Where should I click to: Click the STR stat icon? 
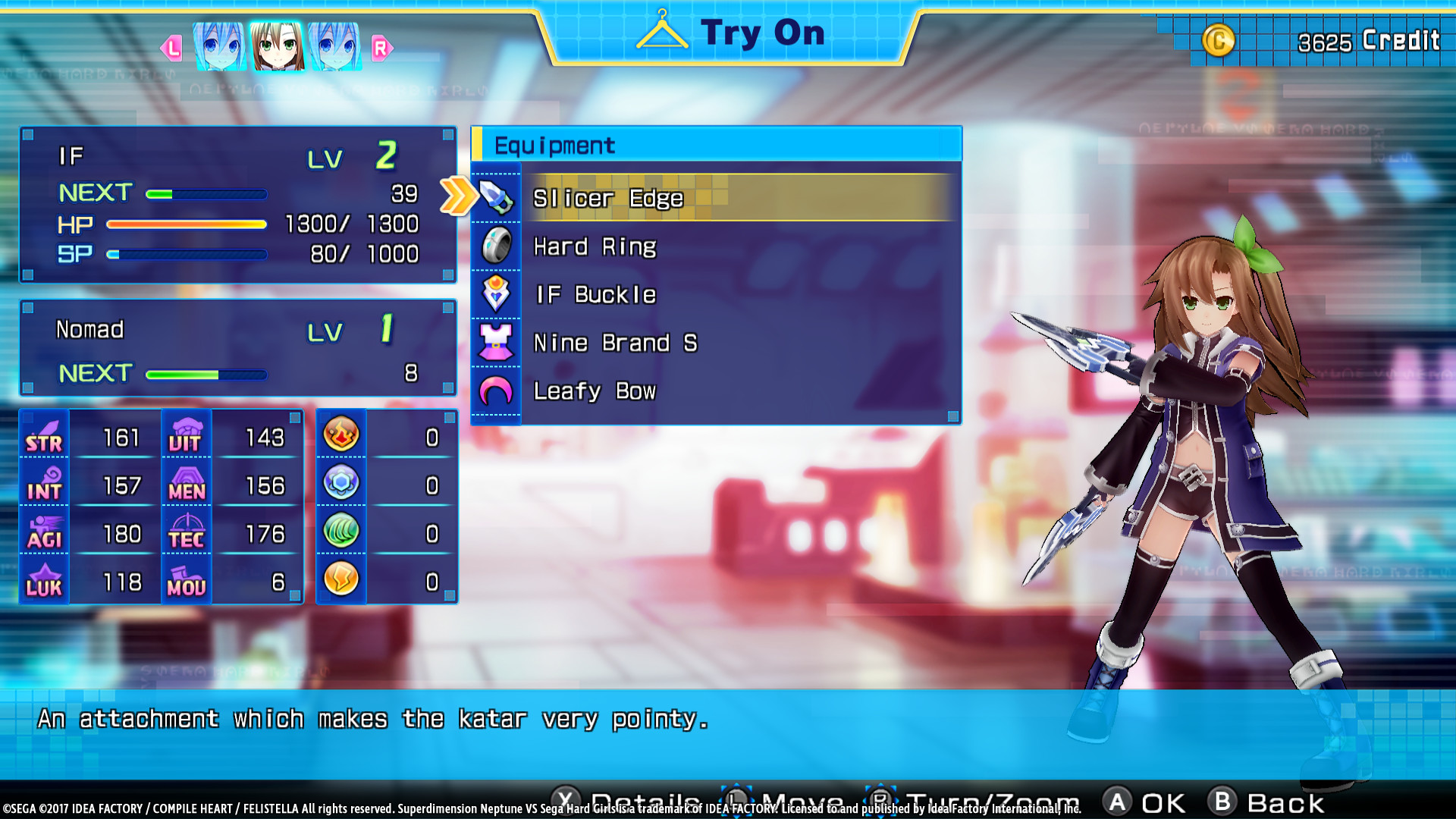pyautogui.click(x=43, y=438)
